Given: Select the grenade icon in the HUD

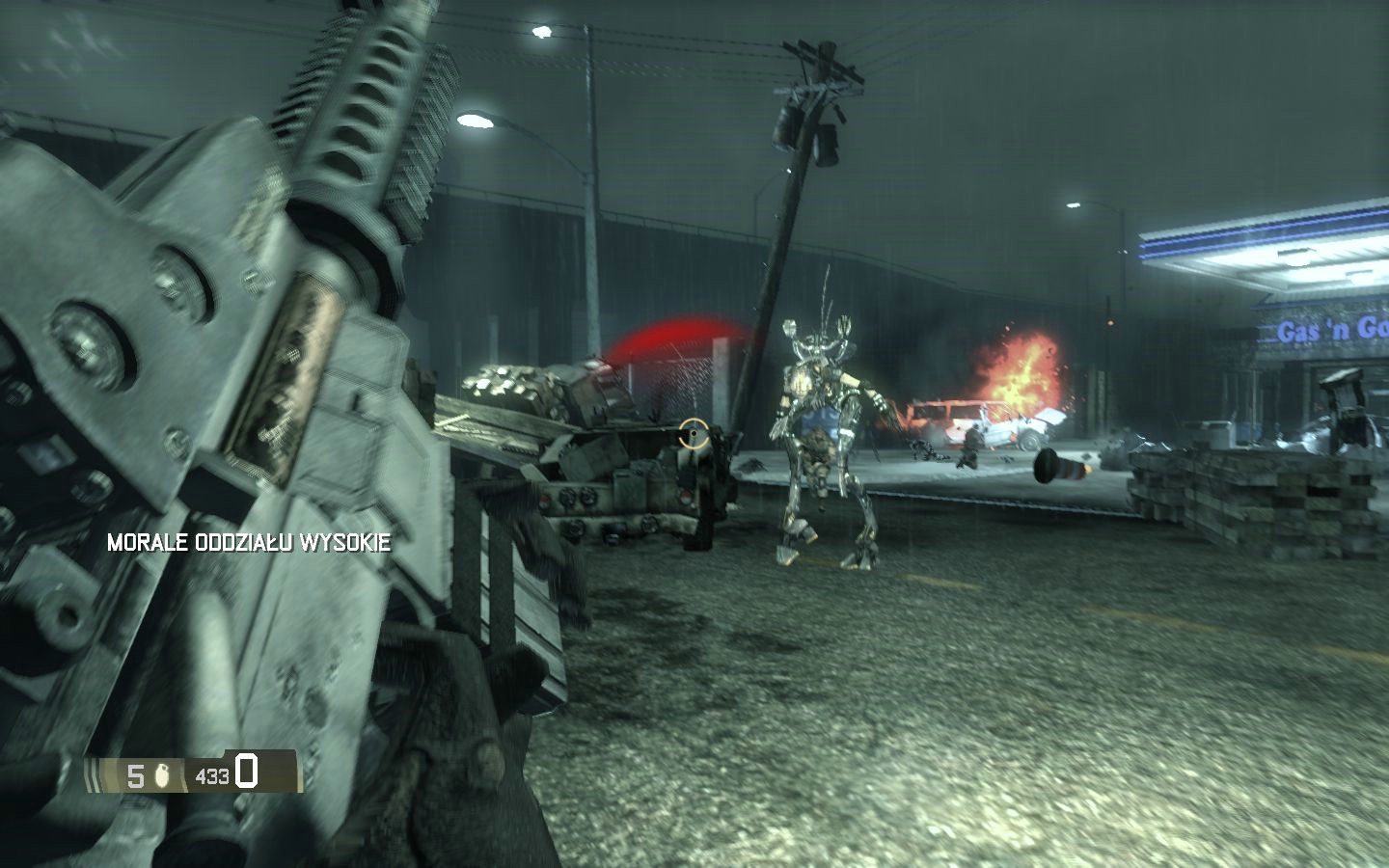Looking at the screenshot, I should (161, 773).
